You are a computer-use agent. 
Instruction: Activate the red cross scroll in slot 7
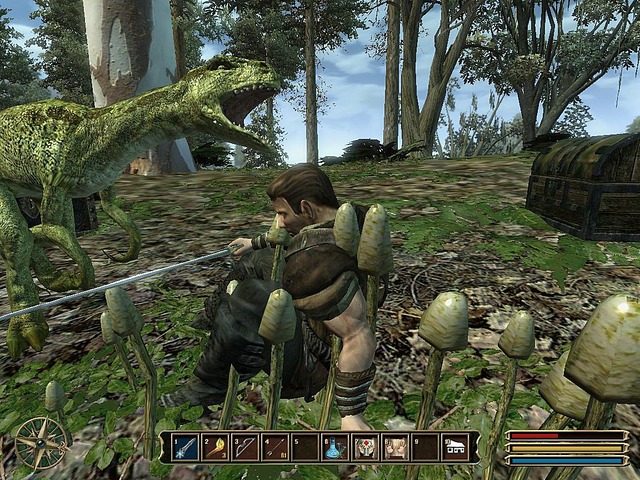[365, 447]
